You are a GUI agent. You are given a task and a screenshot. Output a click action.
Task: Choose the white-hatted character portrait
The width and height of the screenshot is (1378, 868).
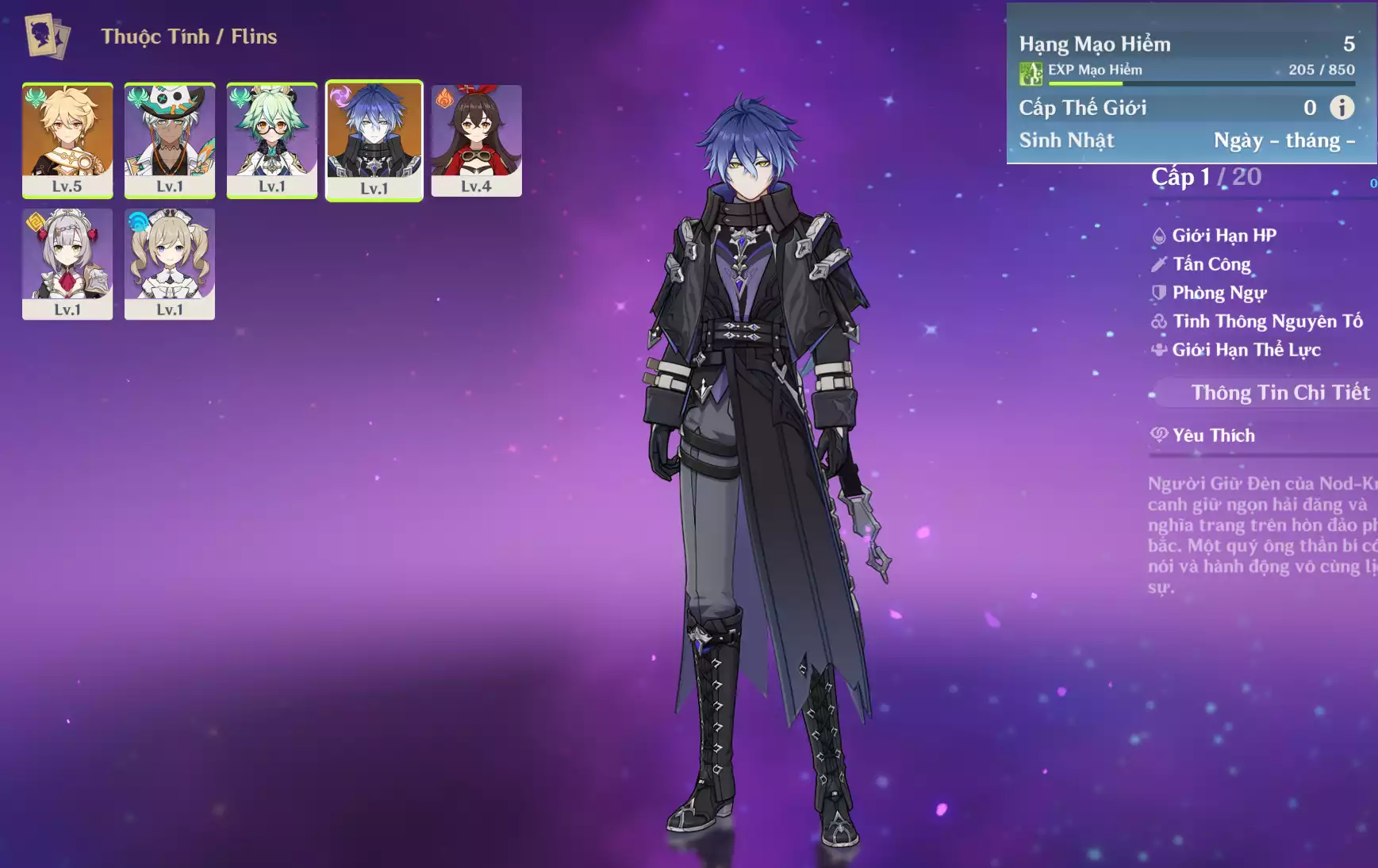click(x=170, y=139)
